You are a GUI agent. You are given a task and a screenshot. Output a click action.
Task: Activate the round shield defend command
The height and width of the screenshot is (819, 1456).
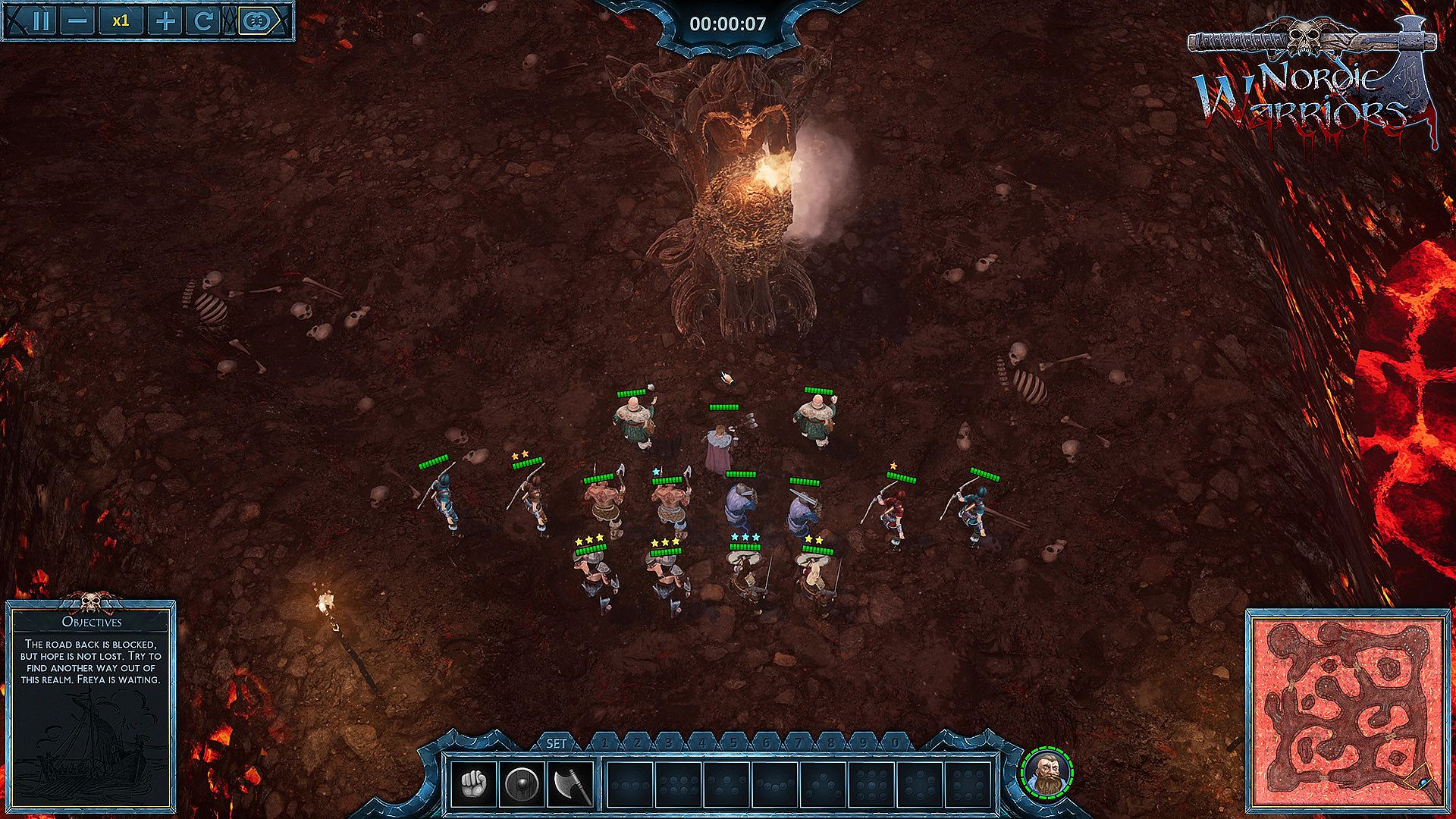click(x=522, y=784)
